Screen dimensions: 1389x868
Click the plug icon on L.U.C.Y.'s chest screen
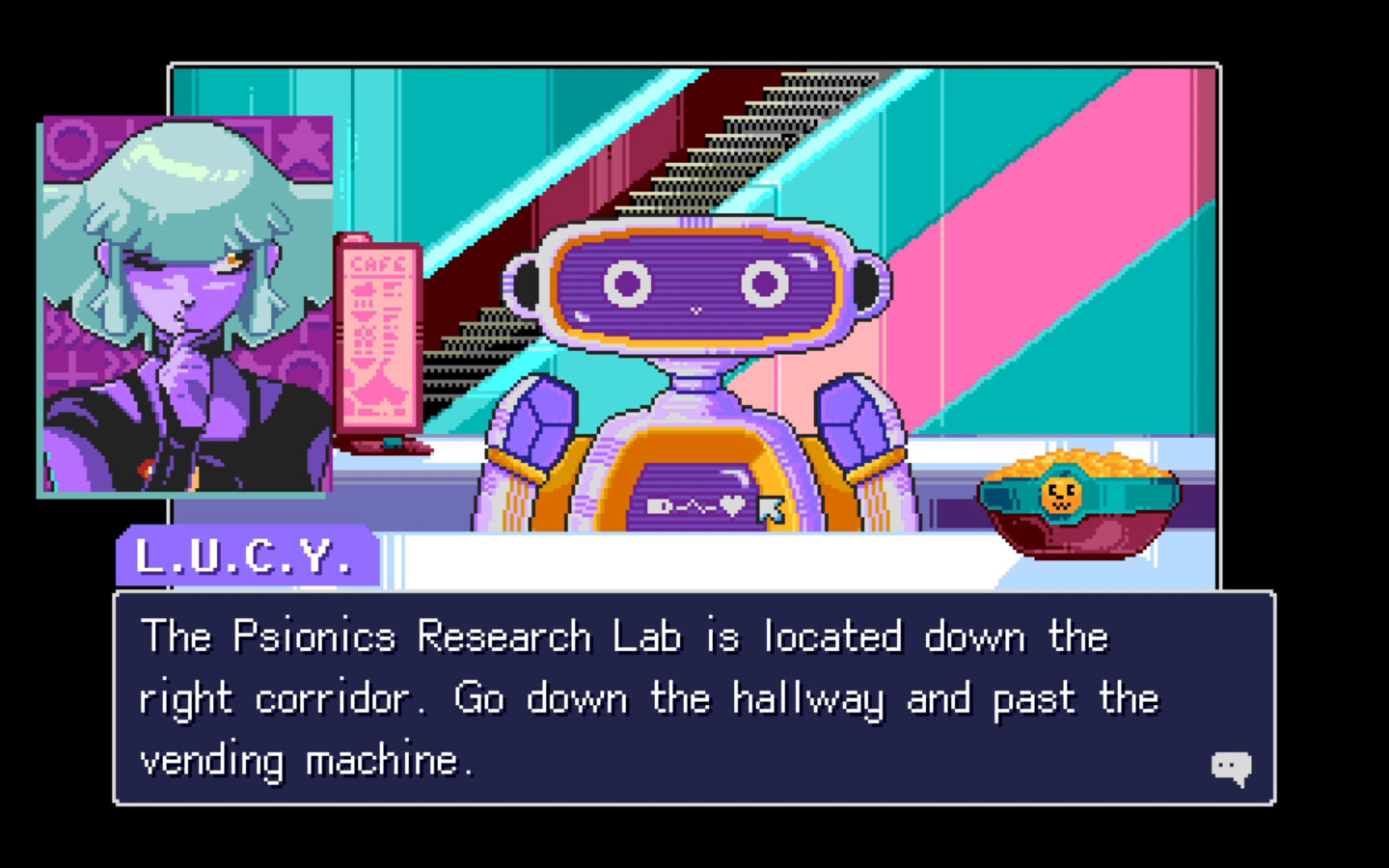tap(658, 505)
